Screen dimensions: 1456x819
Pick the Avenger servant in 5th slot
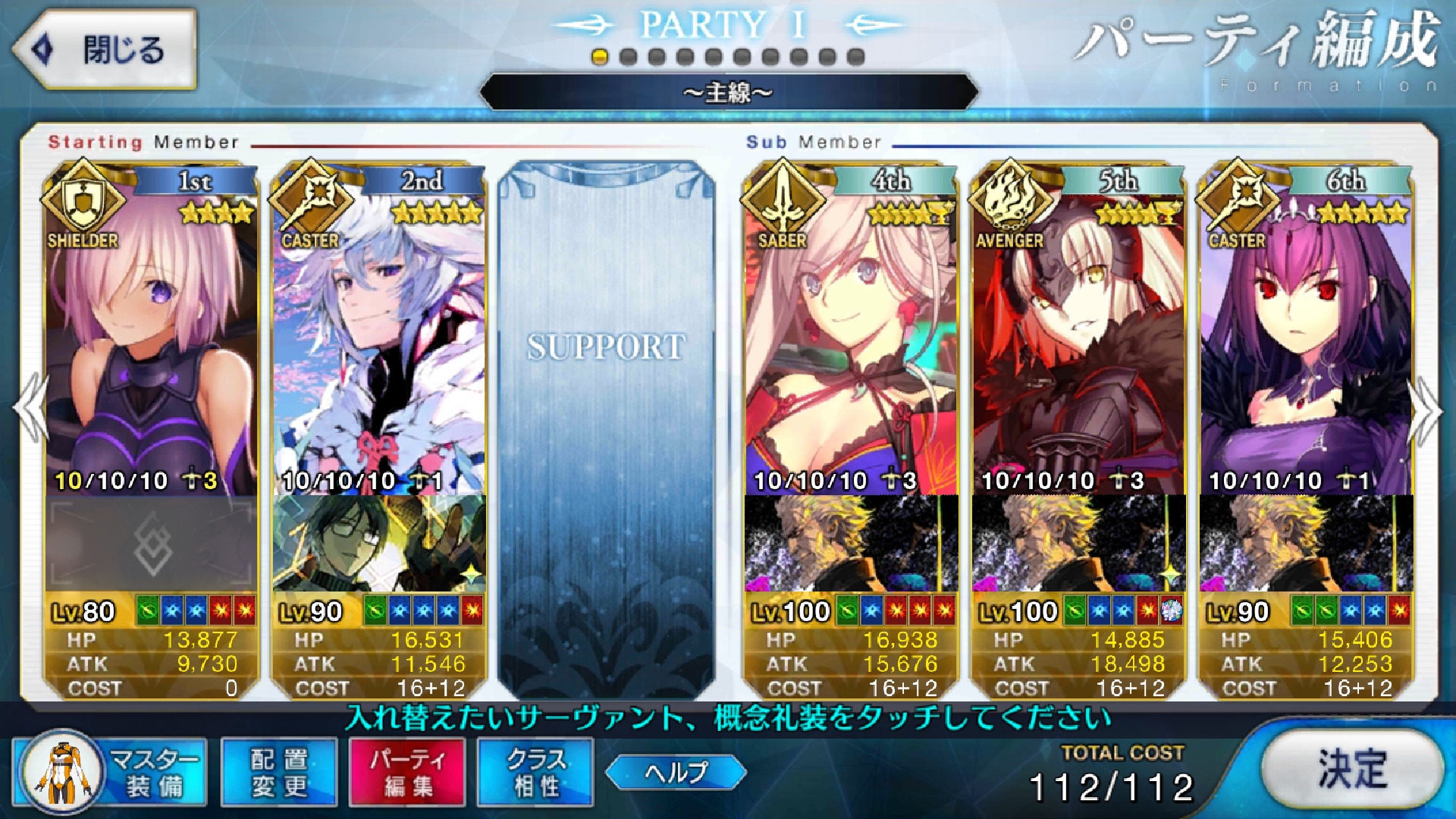pos(1078,341)
